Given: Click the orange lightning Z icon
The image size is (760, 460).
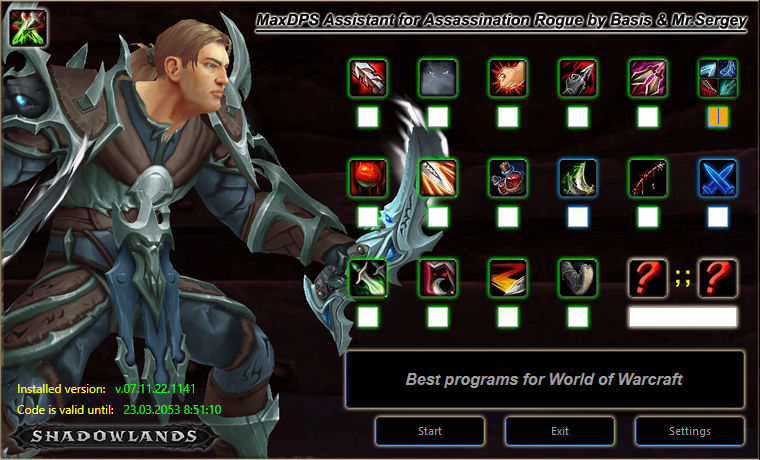Looking at the screenshot, I should [508, 278].
